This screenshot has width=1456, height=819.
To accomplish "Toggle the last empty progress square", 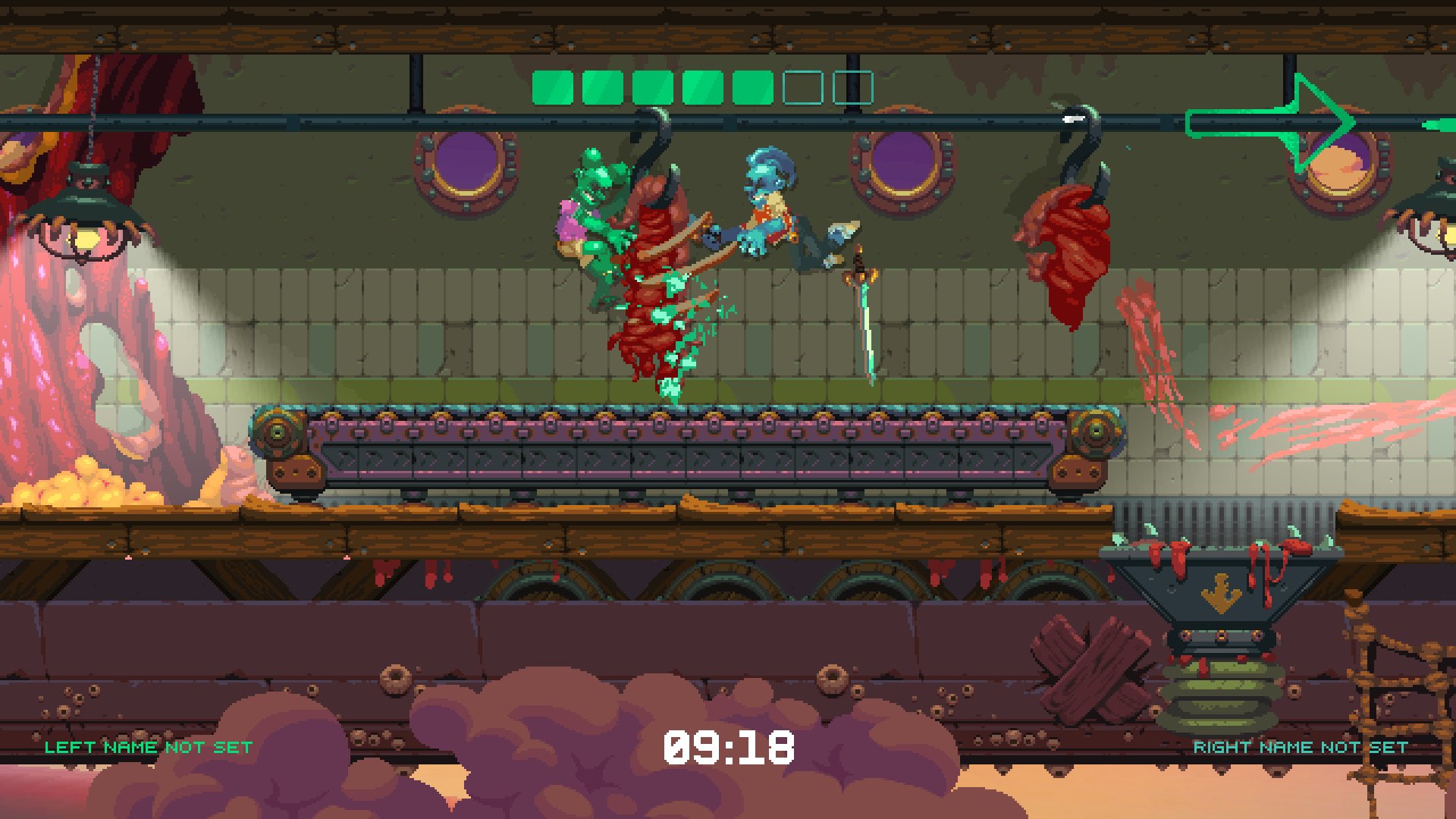I will (x=852, y=86).
